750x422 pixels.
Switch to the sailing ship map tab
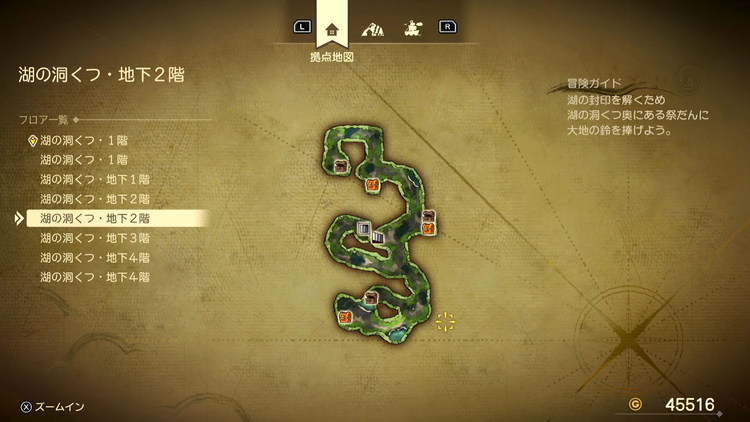point(410,27)
